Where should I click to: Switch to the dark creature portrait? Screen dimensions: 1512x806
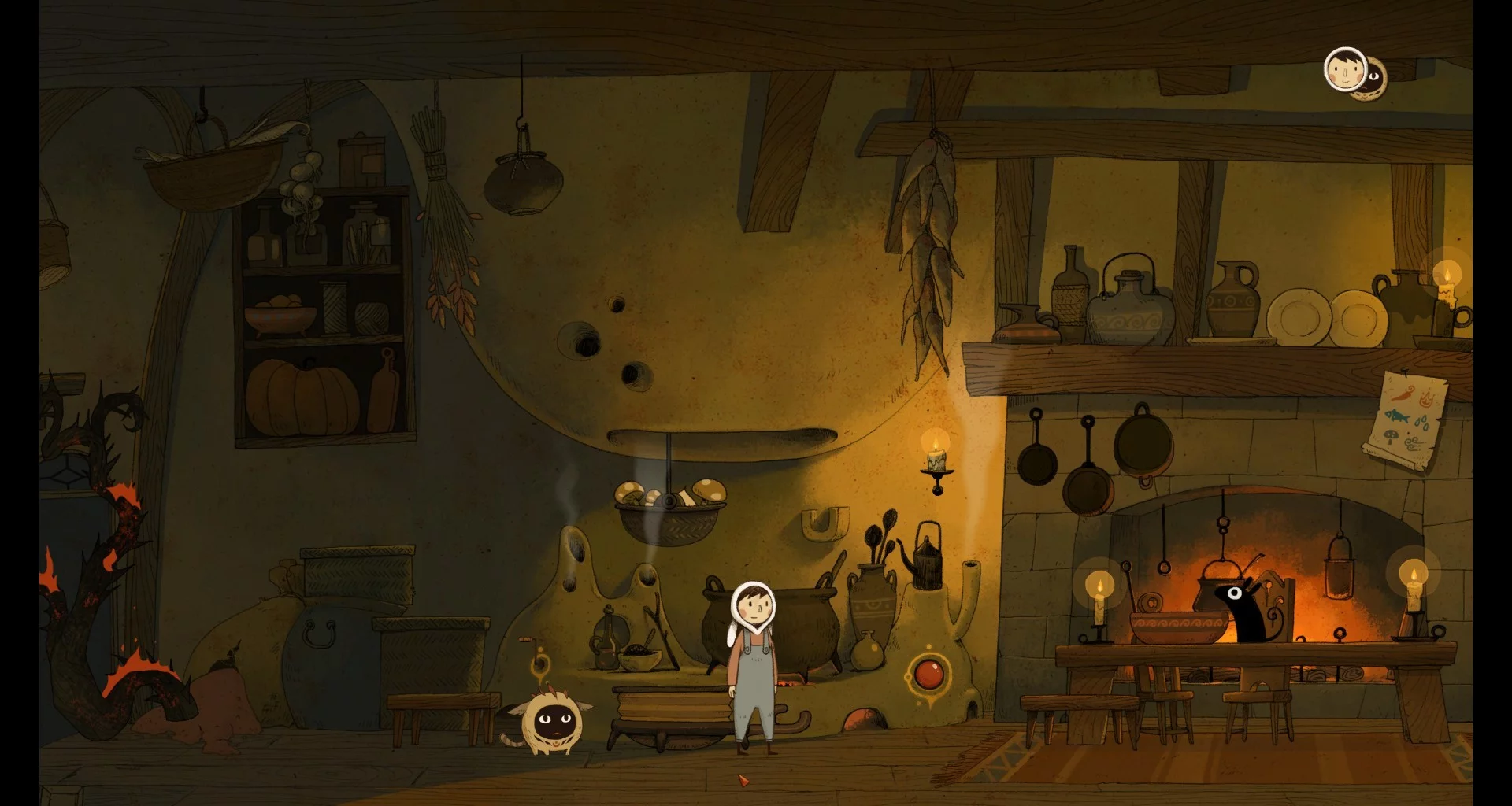point(1376,77)
